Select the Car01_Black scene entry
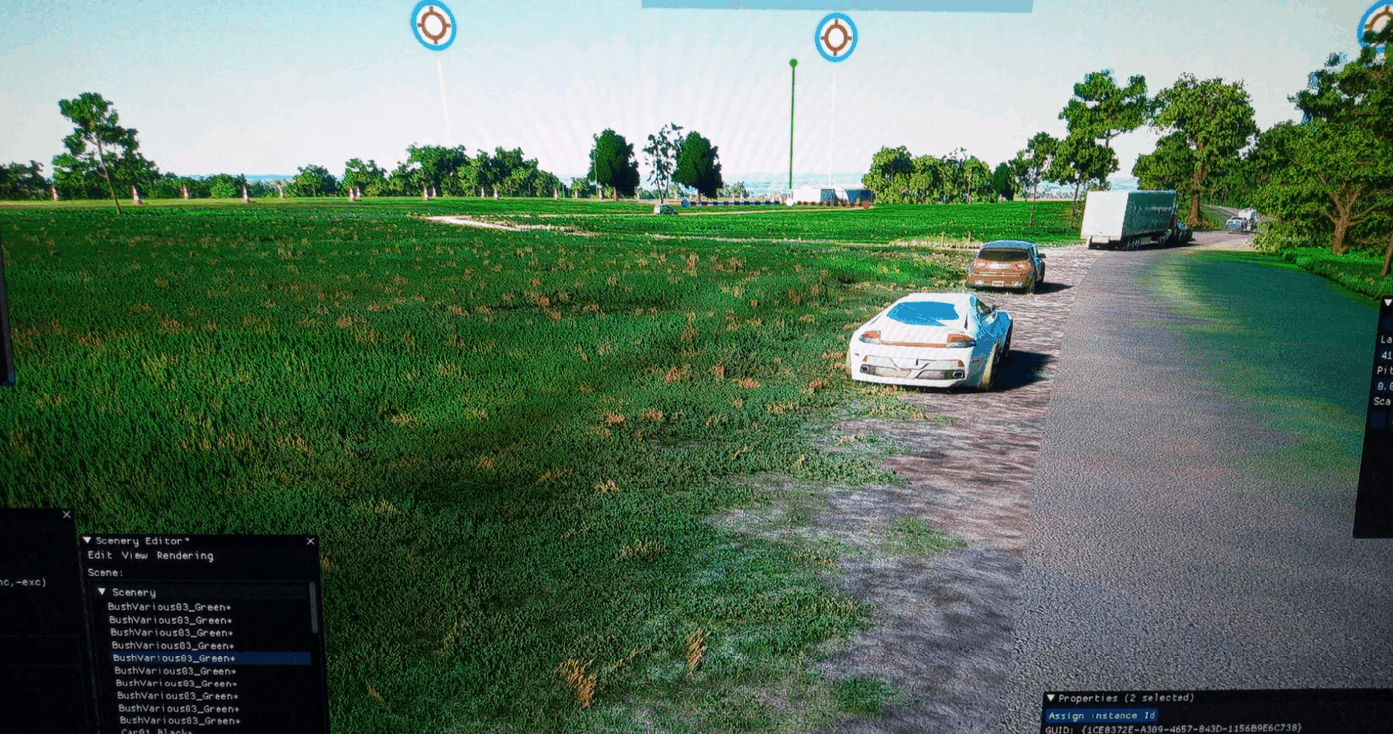 pos(156,732)
